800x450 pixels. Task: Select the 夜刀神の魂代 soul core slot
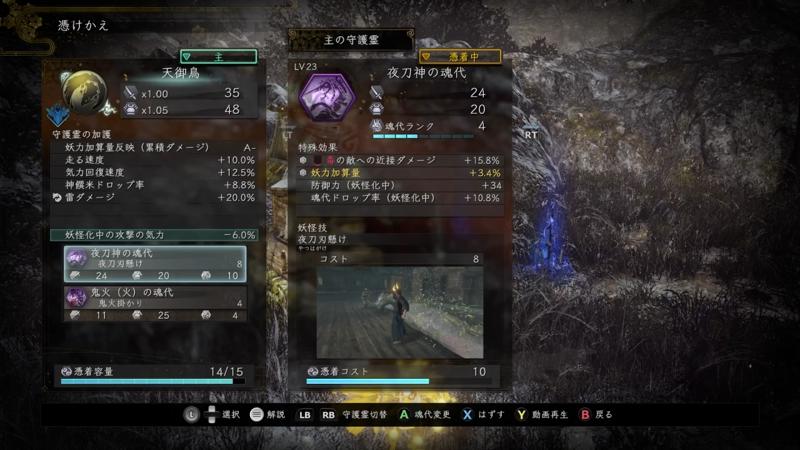click(155, 264)
